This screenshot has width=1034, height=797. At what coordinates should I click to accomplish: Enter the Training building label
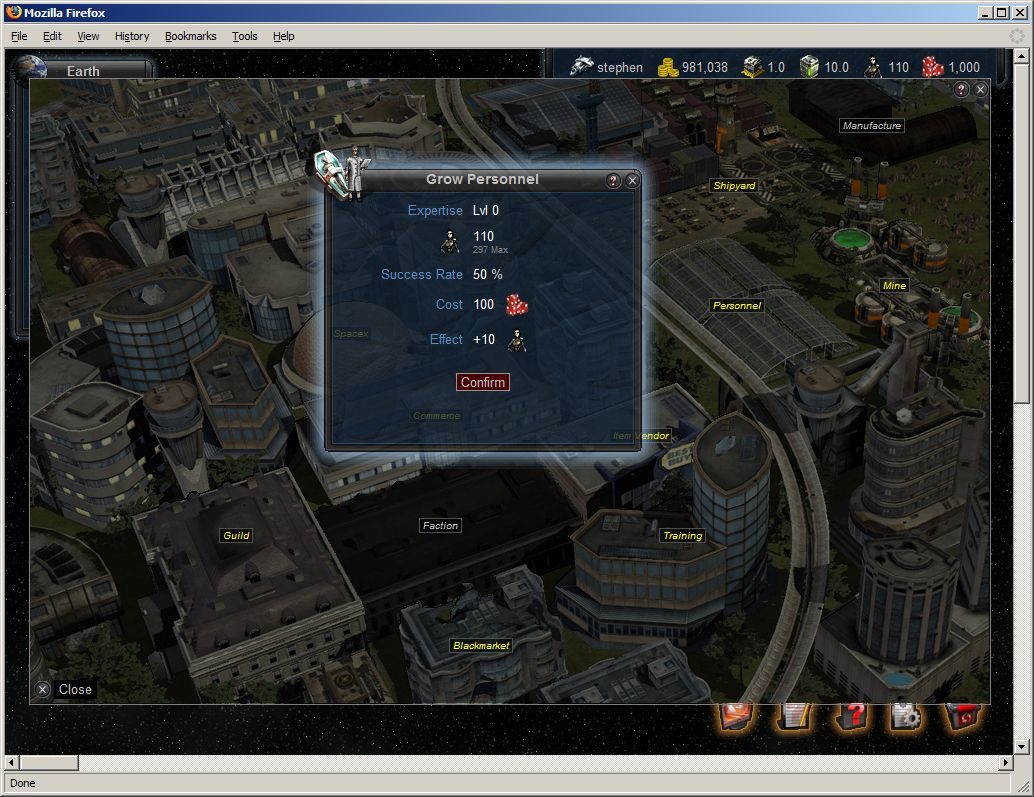[683, 536]
